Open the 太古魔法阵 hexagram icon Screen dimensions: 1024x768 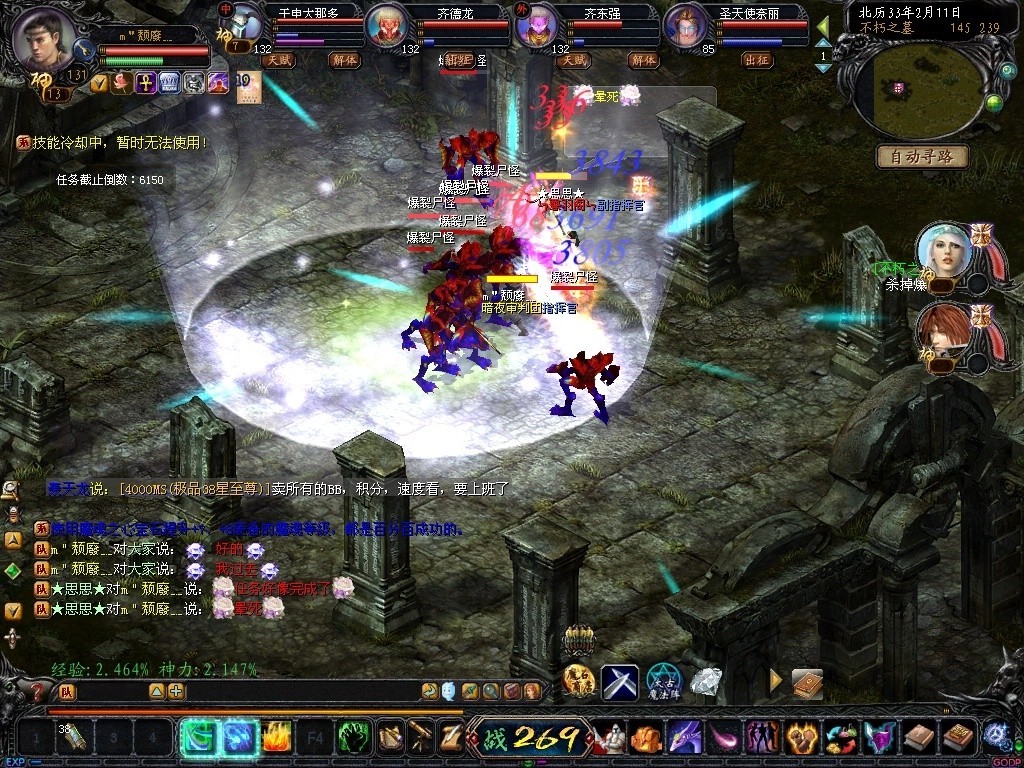pos(663,682)
